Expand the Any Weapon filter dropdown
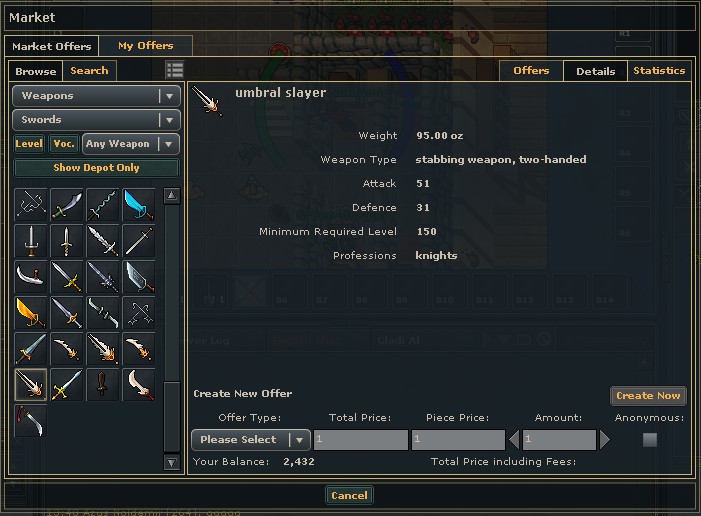Screen dimensions: 701x516 click(x=131, y=144)
